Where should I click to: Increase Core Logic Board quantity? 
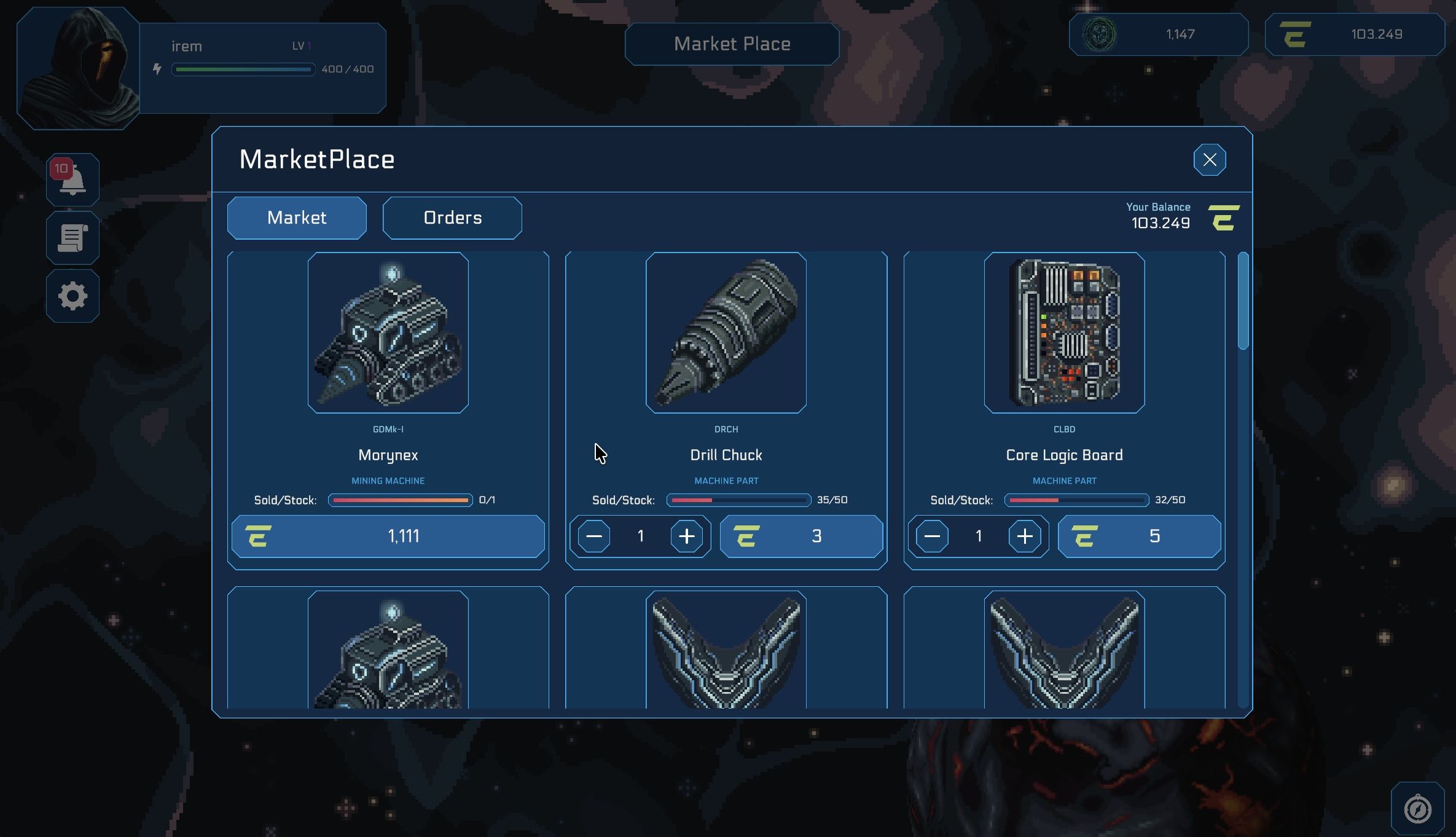point(1024,536)
